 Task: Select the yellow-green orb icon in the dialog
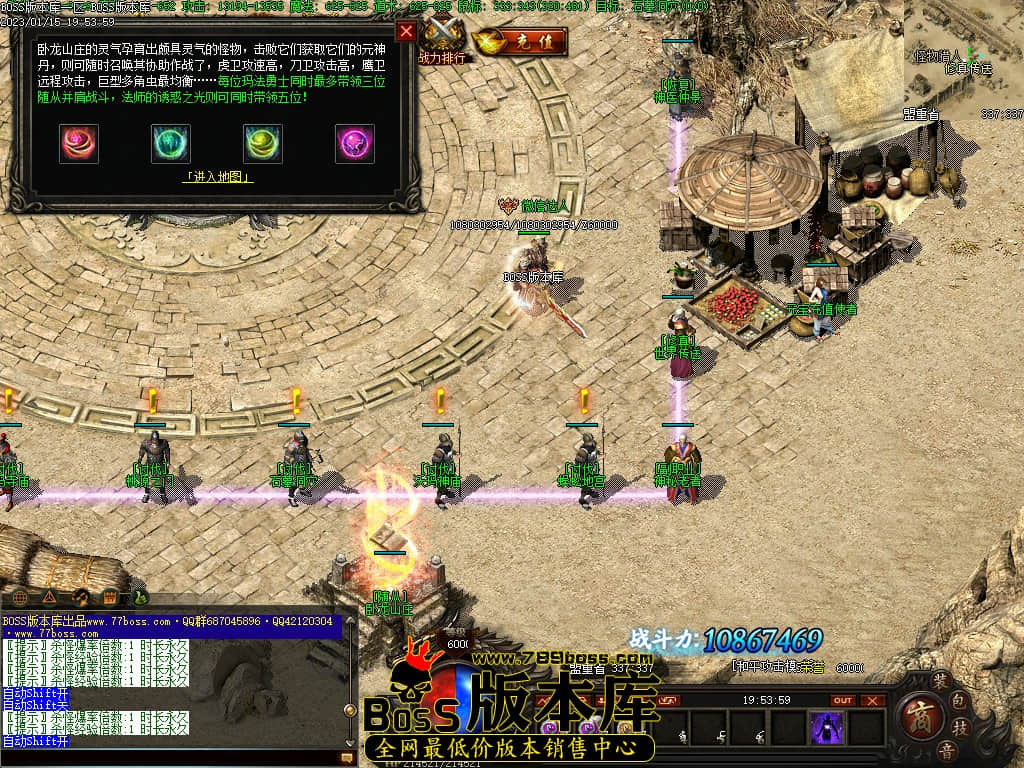pyautogui.click(x=263, y=144)
